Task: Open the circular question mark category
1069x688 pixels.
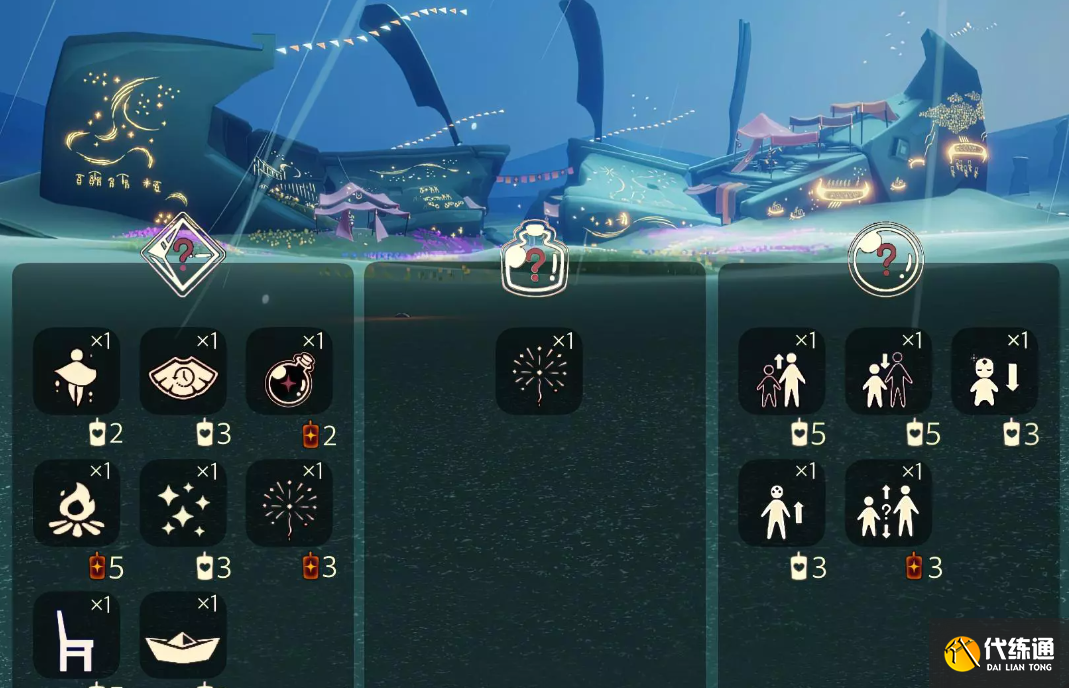Action: (885, 259)
